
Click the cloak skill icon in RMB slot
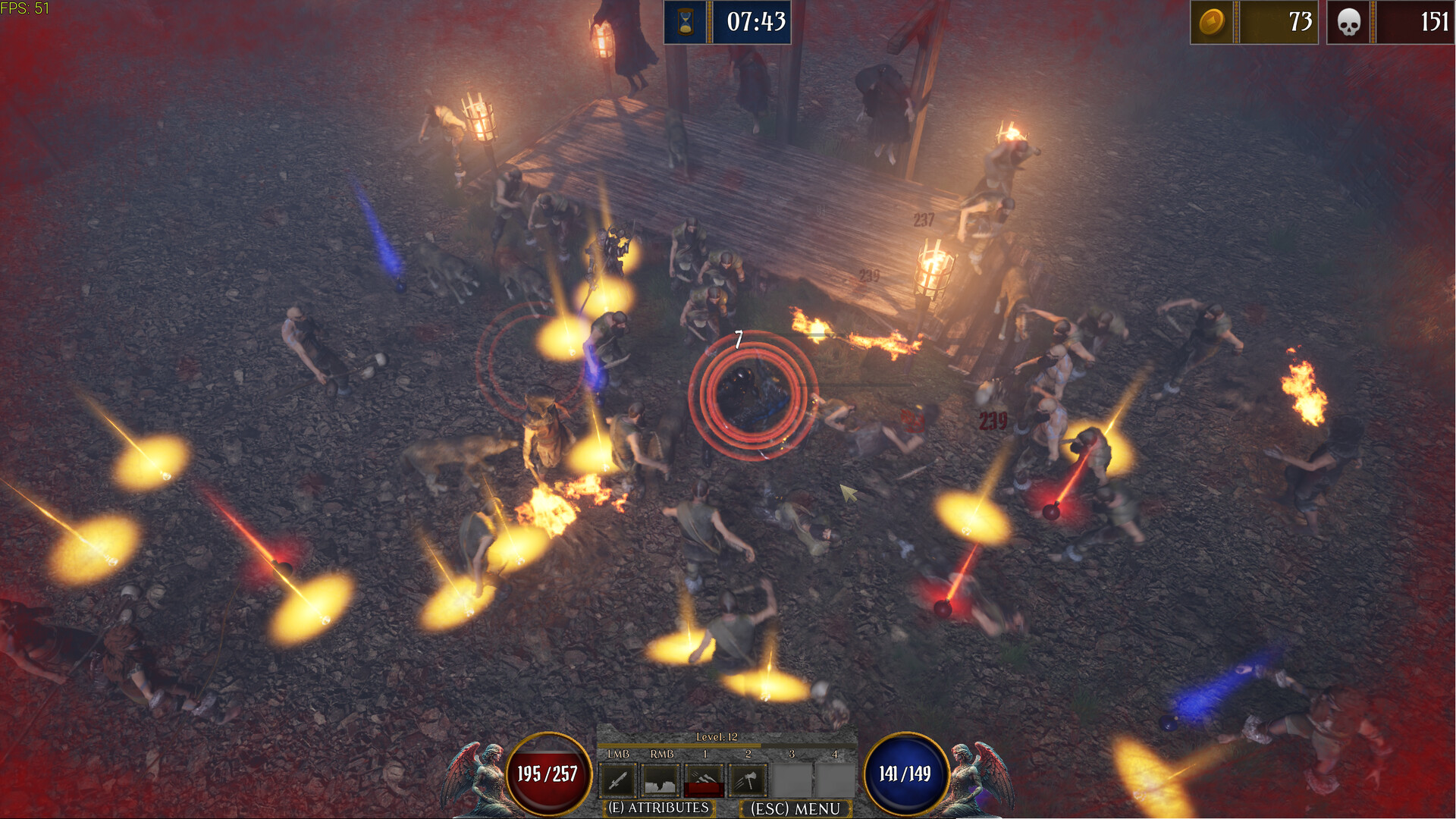coord(661,781)
